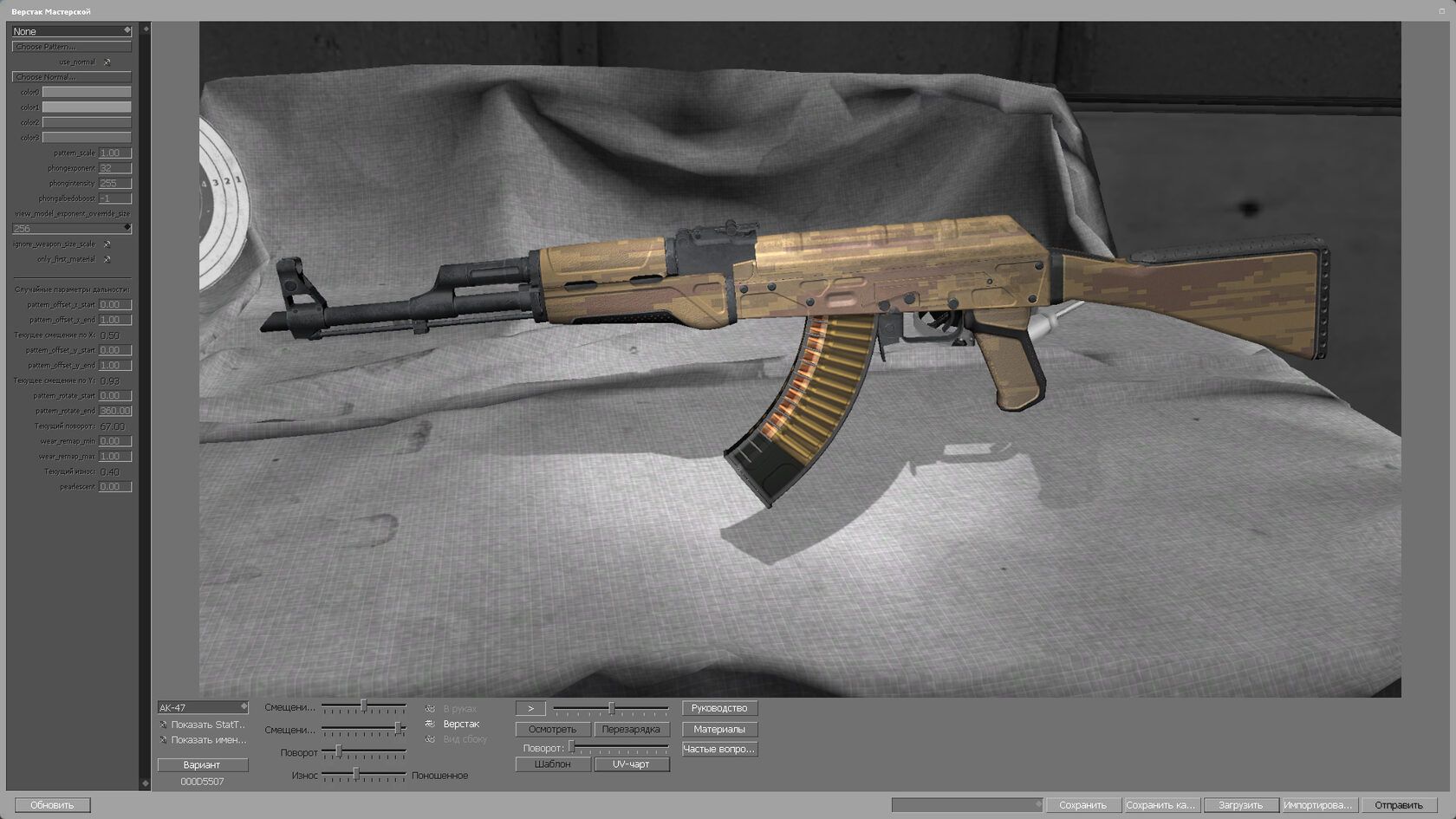
Task: Open the Руководство guide
Action: click(x=719, y=708)
